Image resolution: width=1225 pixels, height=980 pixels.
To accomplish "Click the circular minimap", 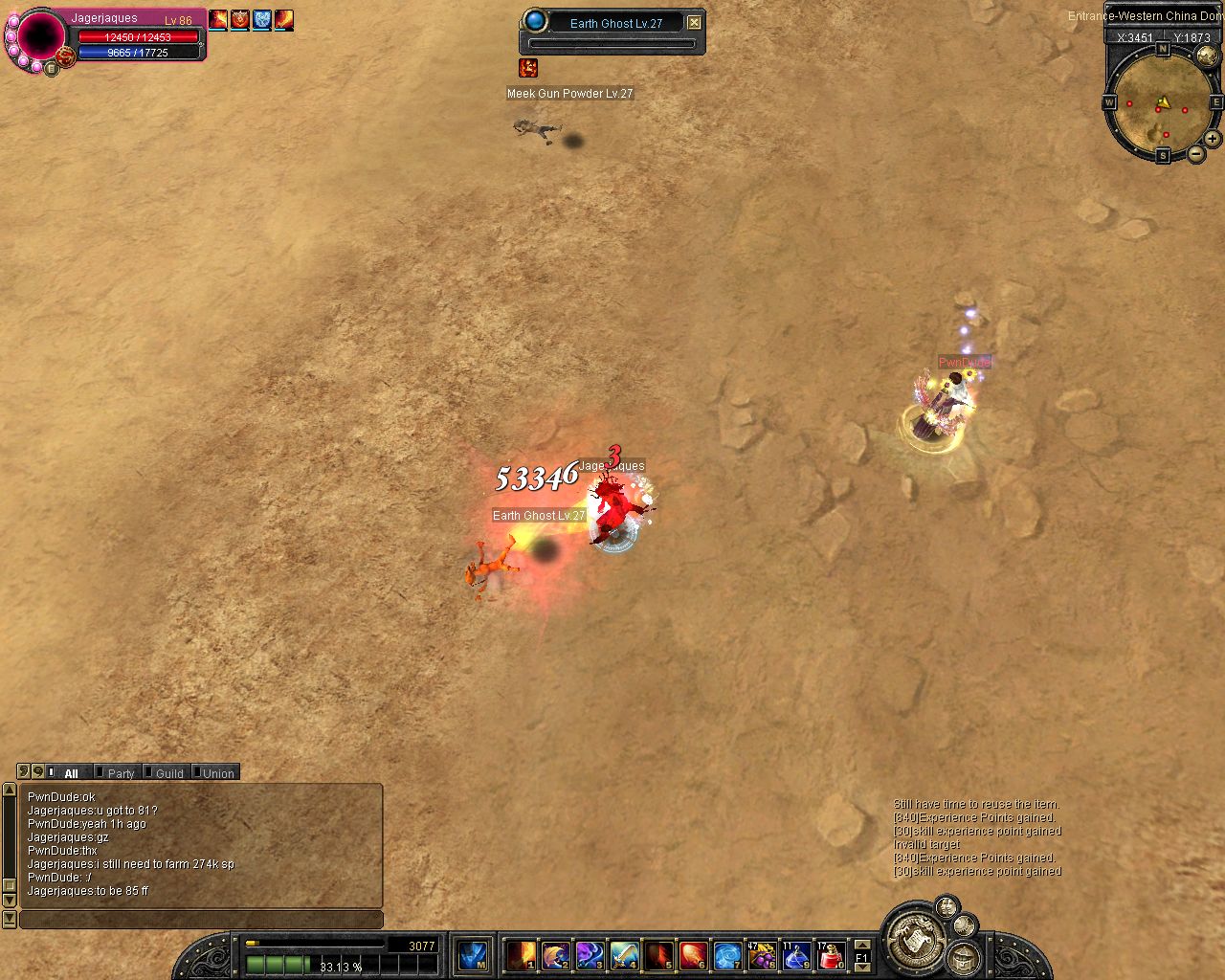I will [1162, 103].
